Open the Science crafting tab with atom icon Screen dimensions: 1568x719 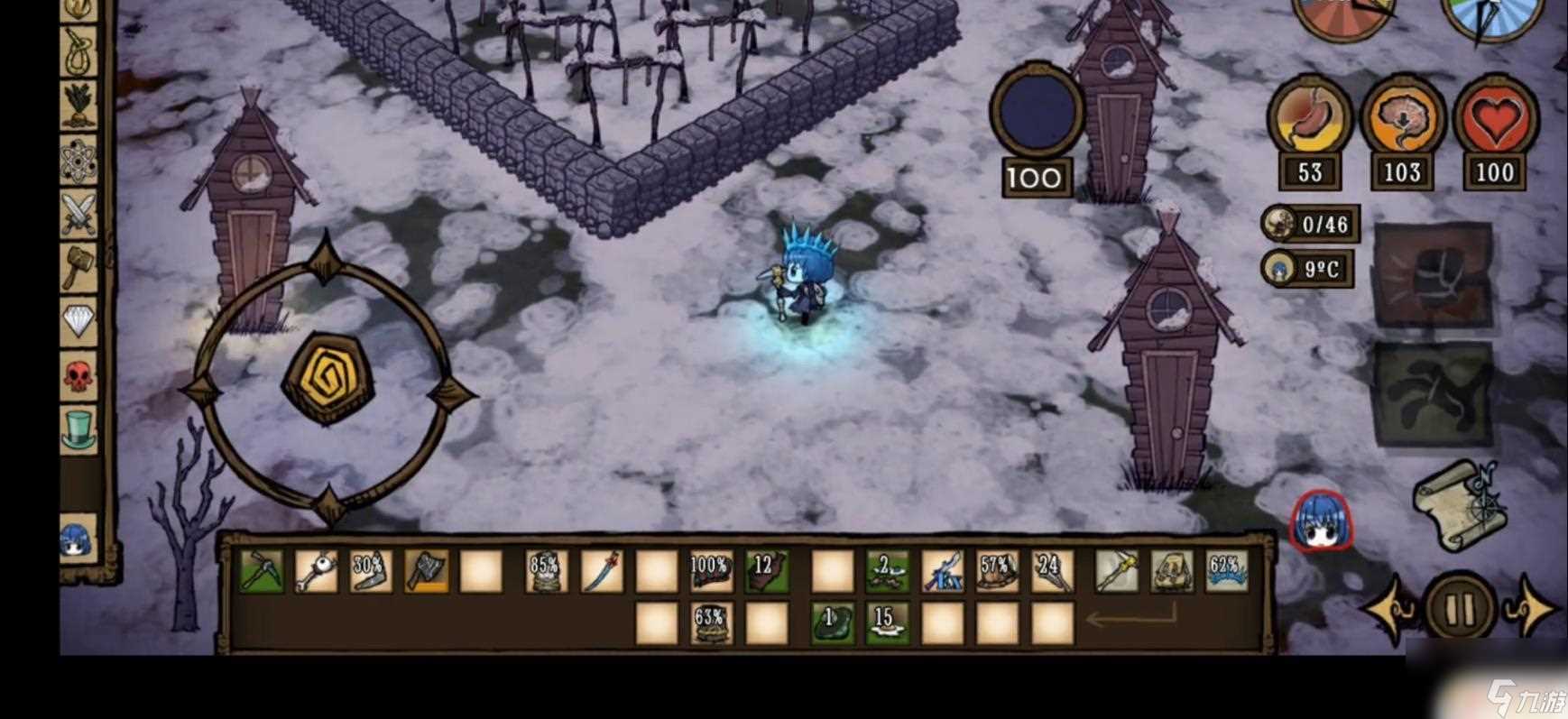78,161
